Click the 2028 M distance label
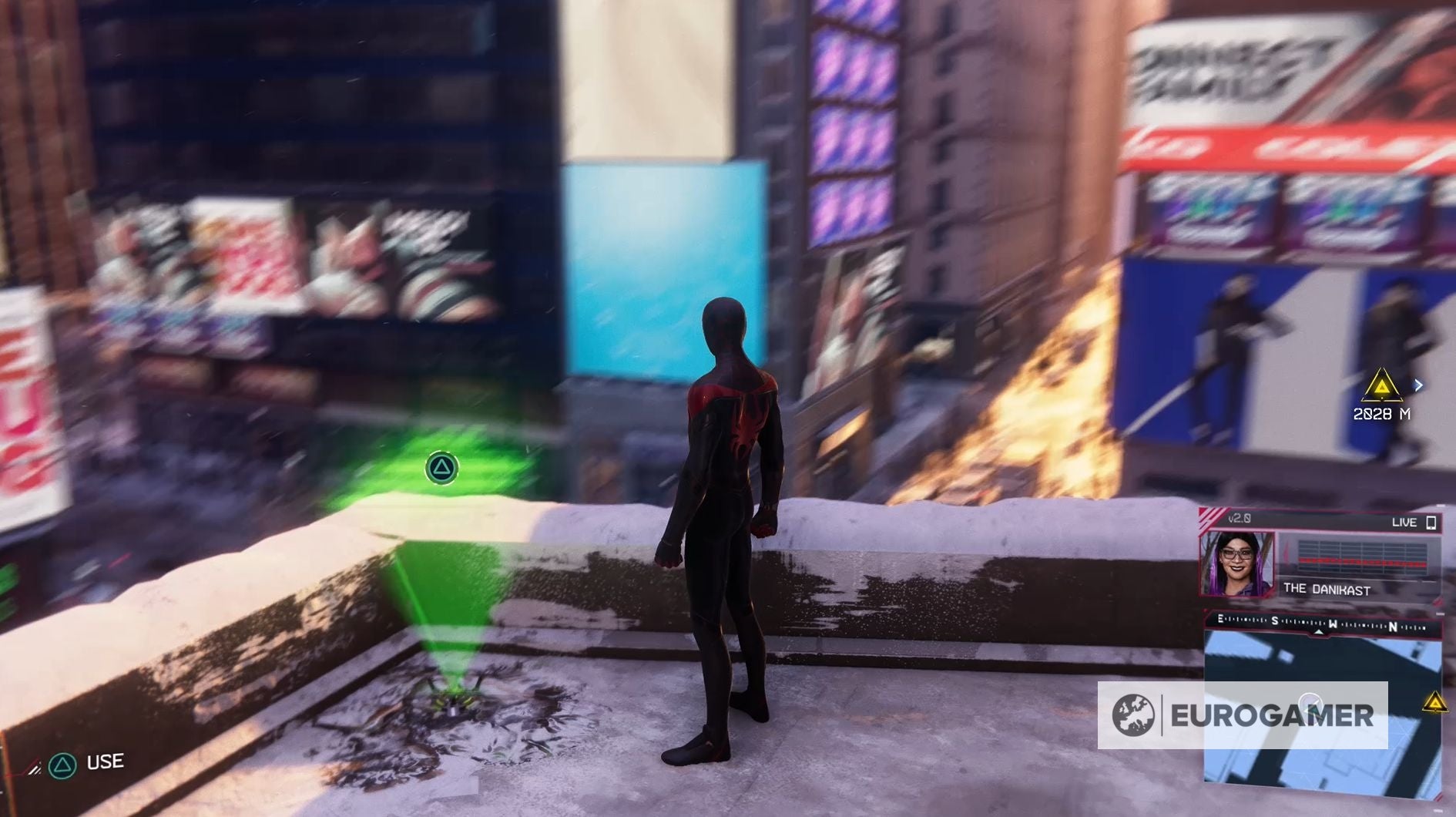This screenshot has height=817, width=1456. coord(1381,414)
